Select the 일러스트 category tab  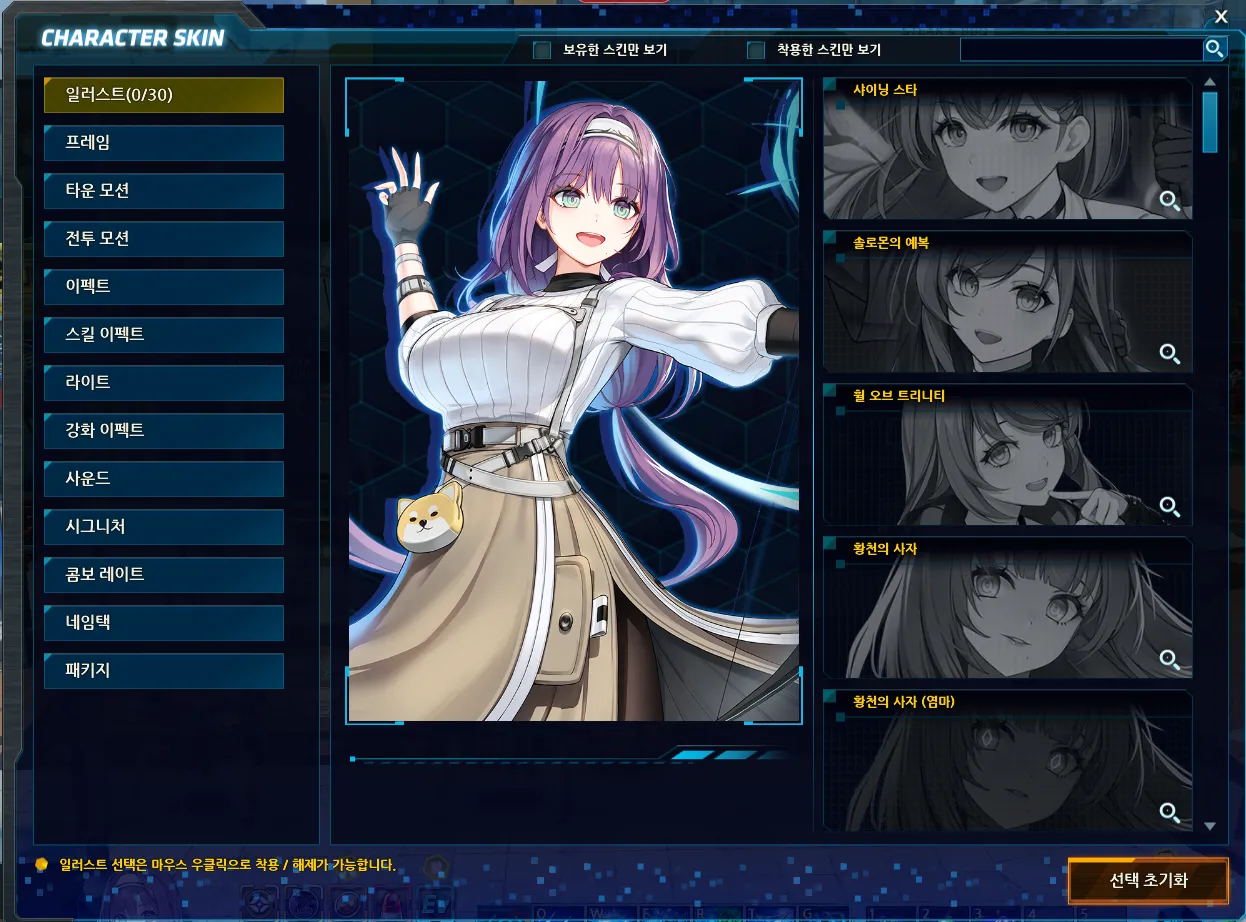coord(164,95)
